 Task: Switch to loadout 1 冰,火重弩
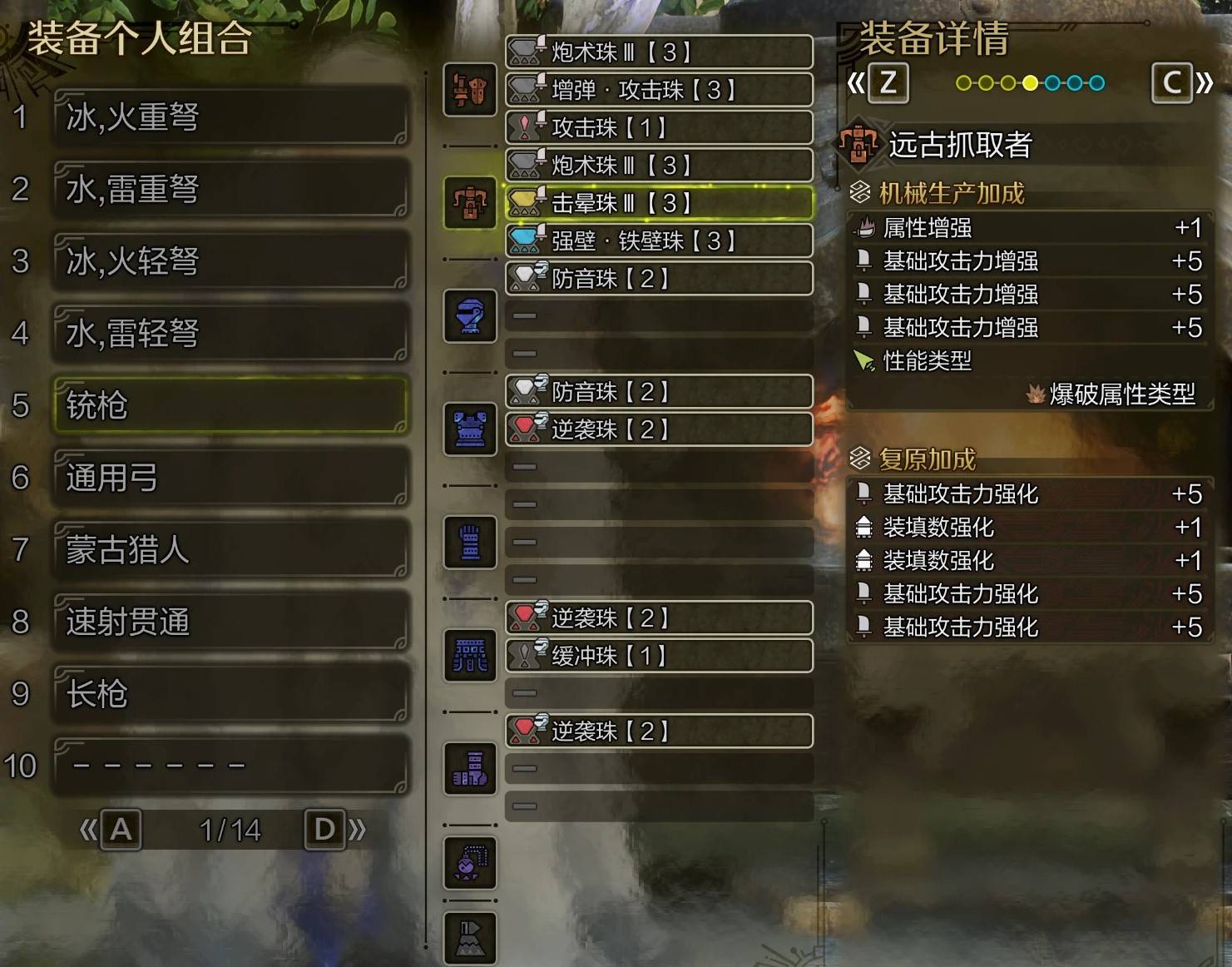230,118
